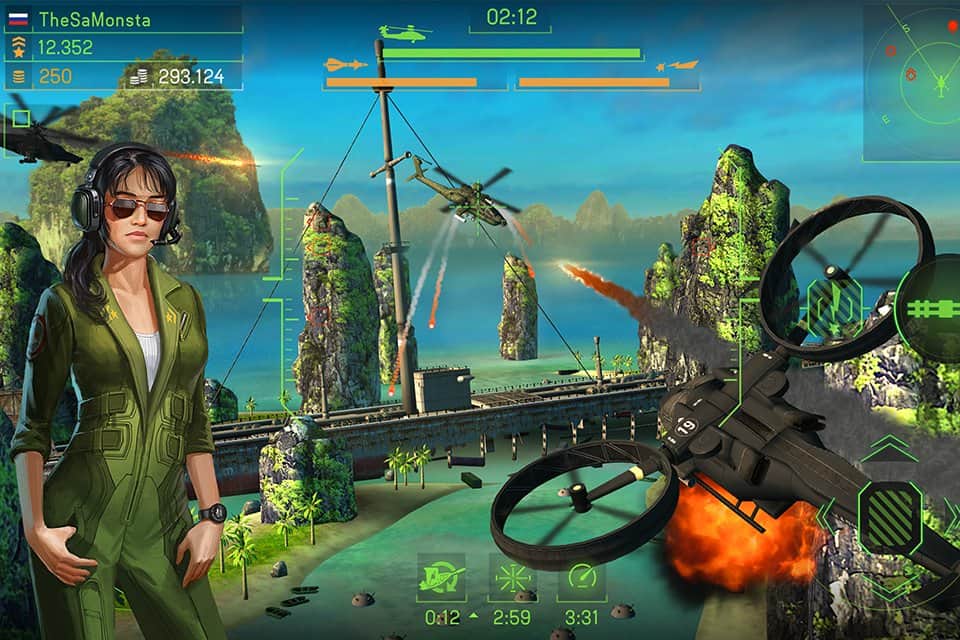
Task: Expand the small arrow beside 0:12 timer
Action: click(x=472, y=616)
